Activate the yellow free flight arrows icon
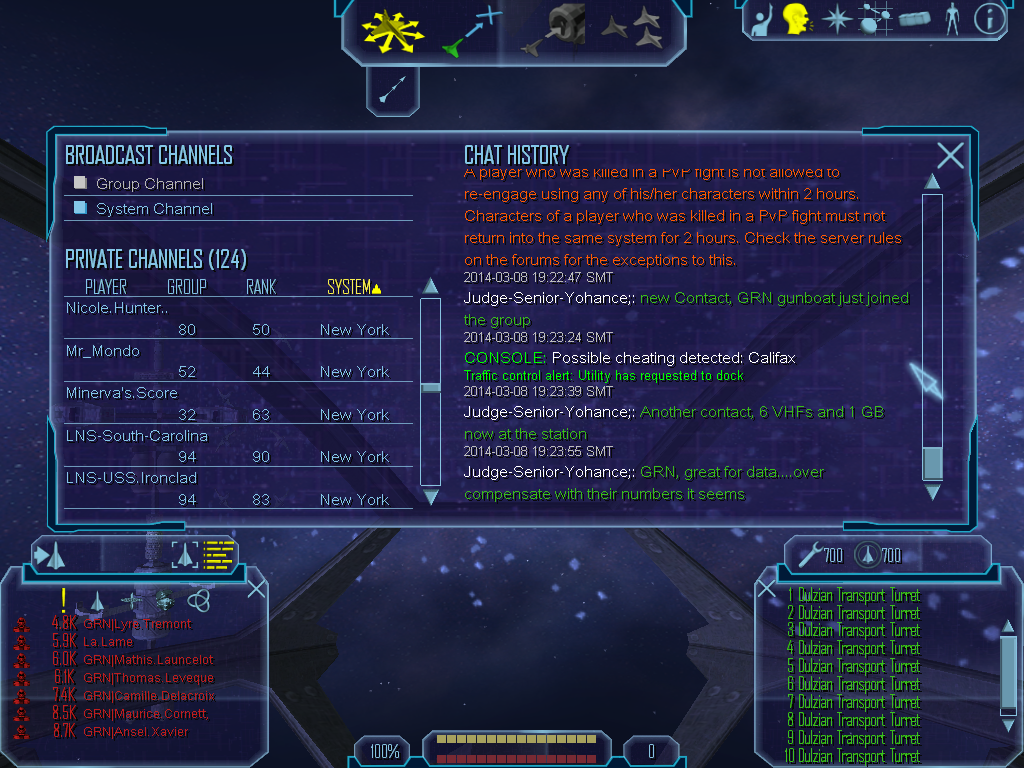Screen dimensions: 1024x768 click(x=393, y=30)
